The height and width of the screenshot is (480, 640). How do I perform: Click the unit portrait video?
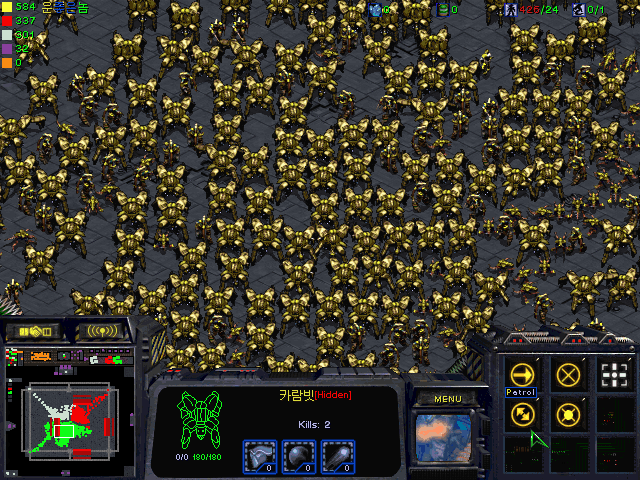pos(447,439)
